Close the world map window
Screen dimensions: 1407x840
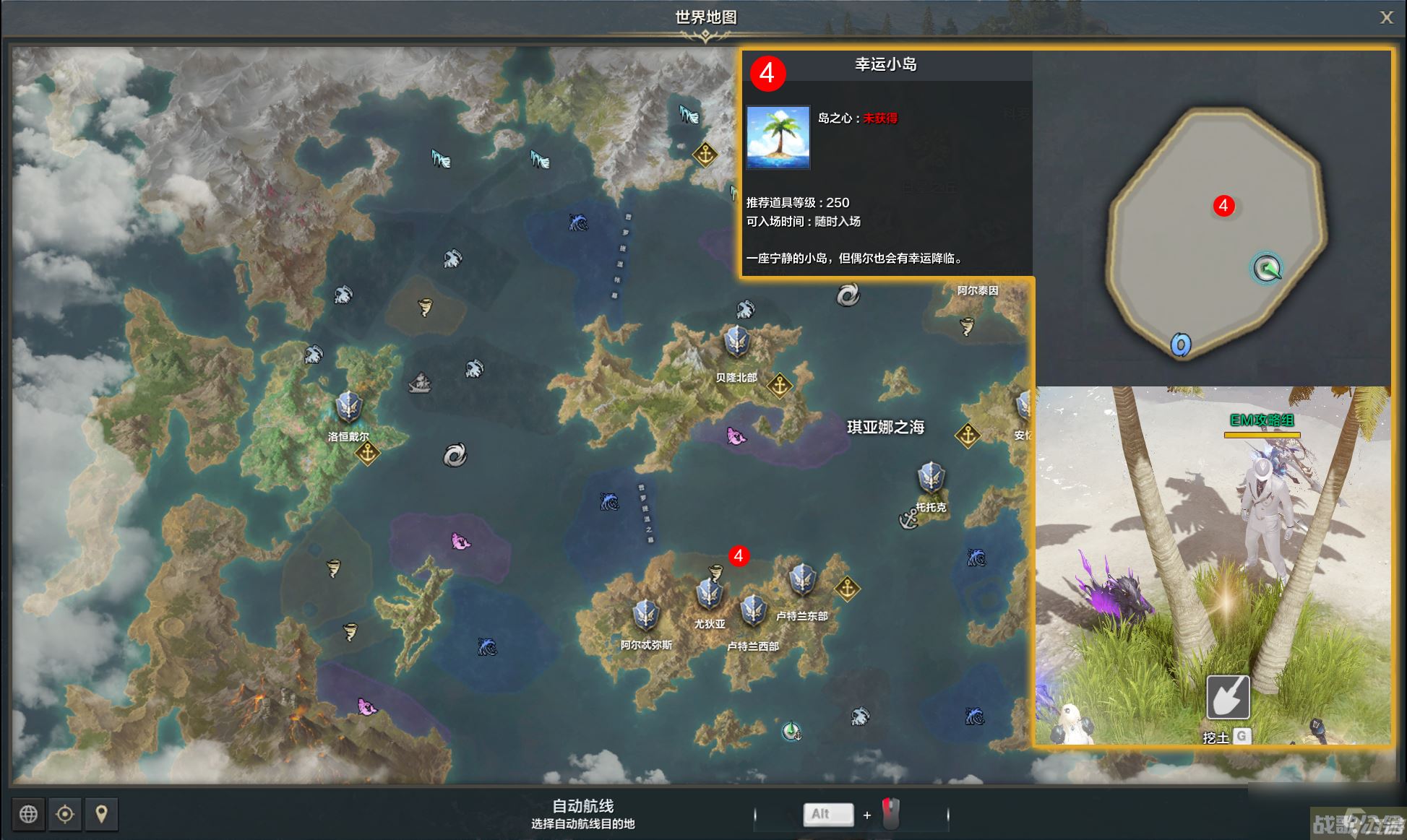1385,17
